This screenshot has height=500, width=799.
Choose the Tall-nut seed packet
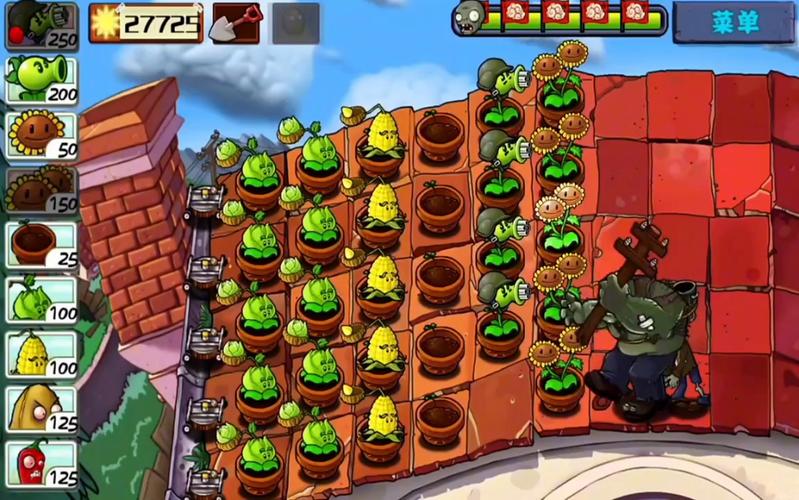click(42, 408)
